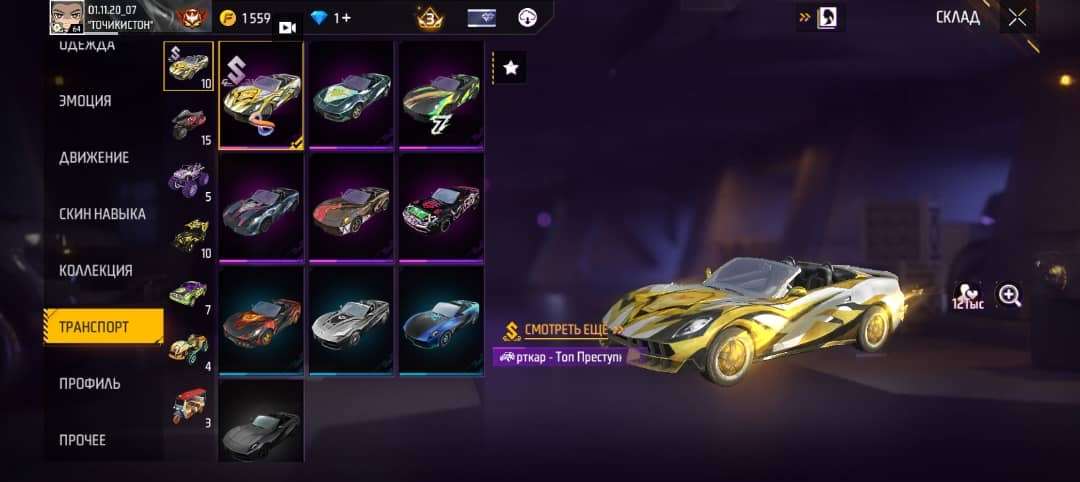Open the ЭМОЦИЯ category

tap(85, 101)
